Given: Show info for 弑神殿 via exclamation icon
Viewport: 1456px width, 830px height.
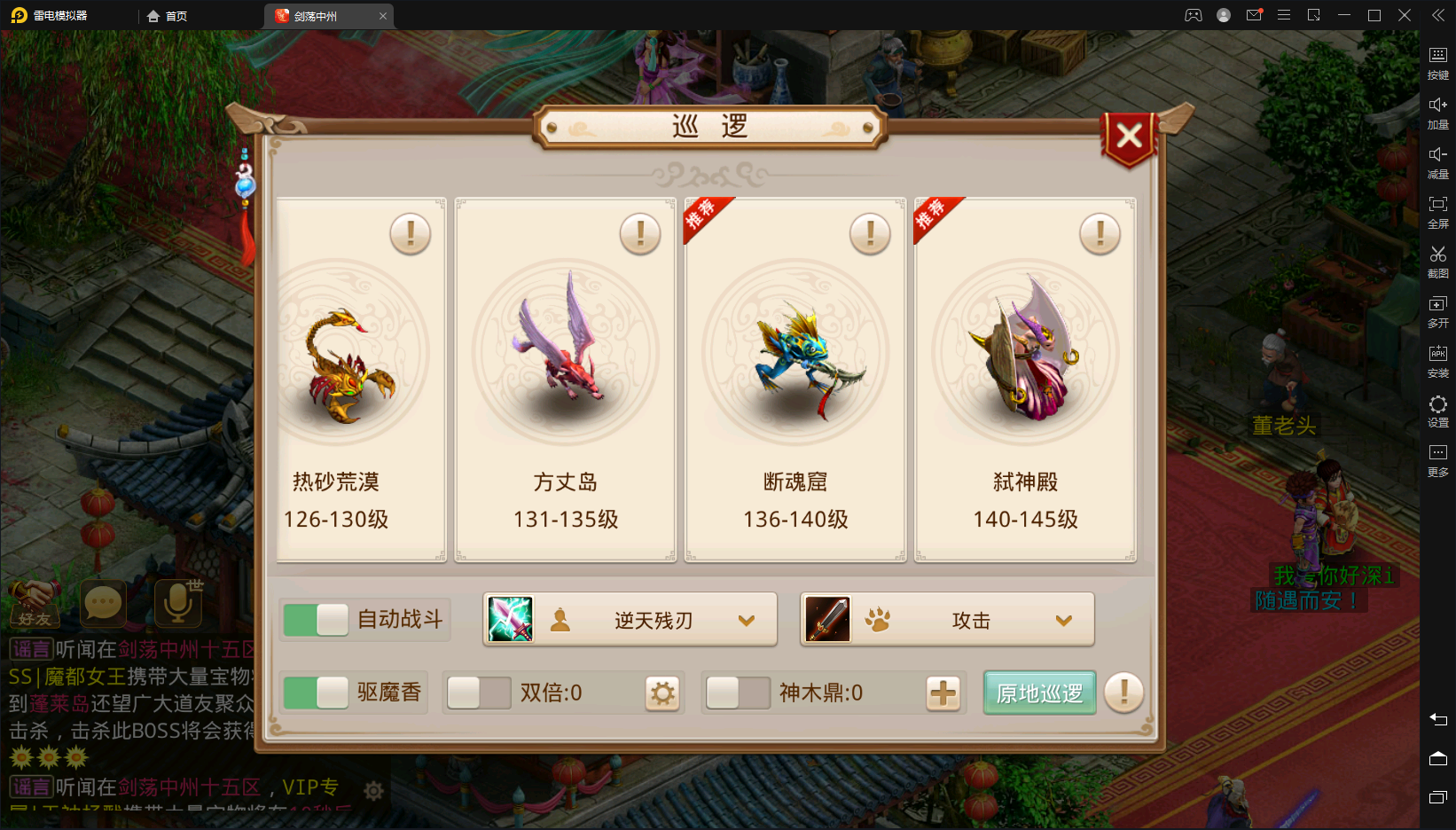Looking at the screenshot, I should [1100, 235].
